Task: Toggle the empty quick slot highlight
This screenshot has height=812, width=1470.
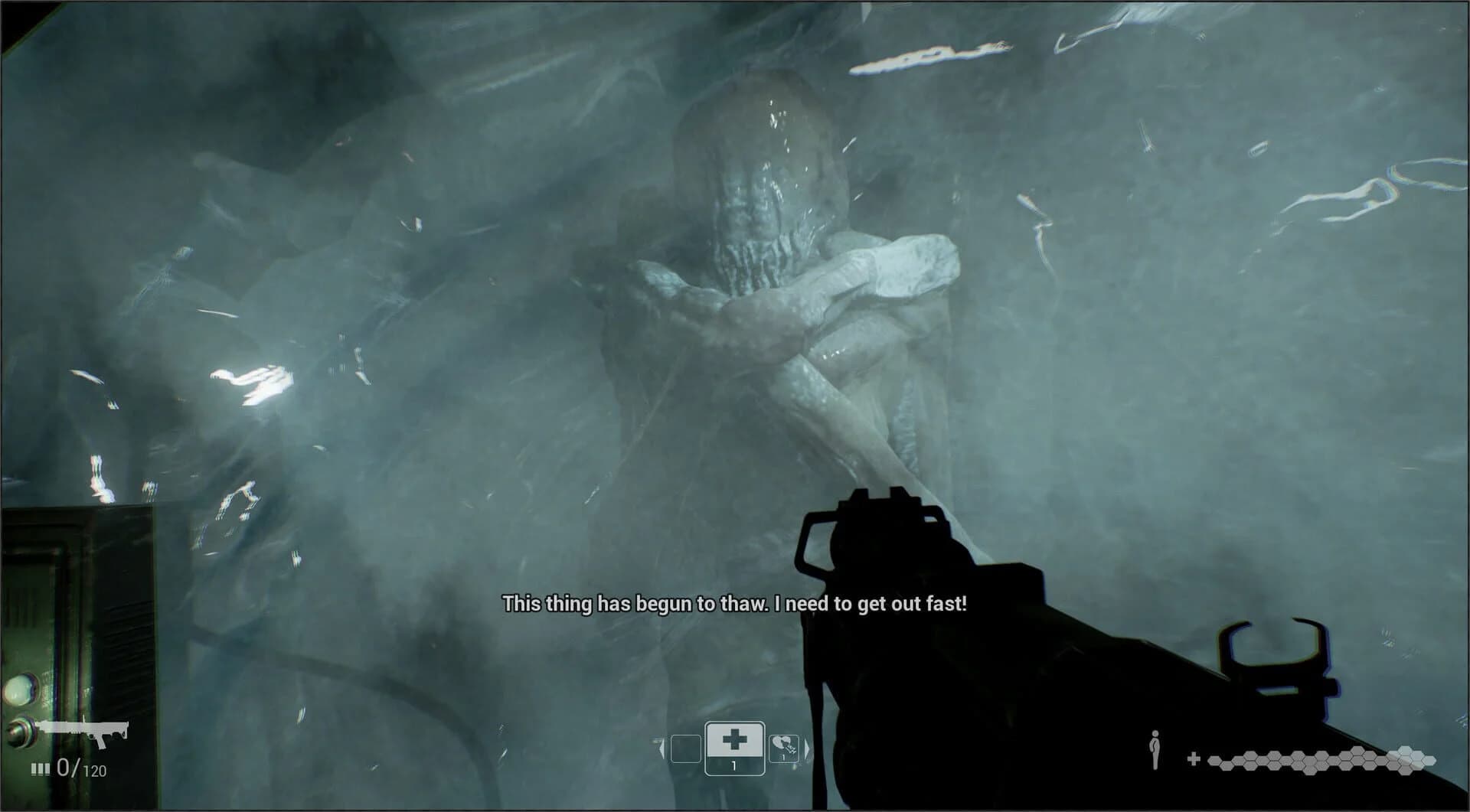Action: [686, 748]
